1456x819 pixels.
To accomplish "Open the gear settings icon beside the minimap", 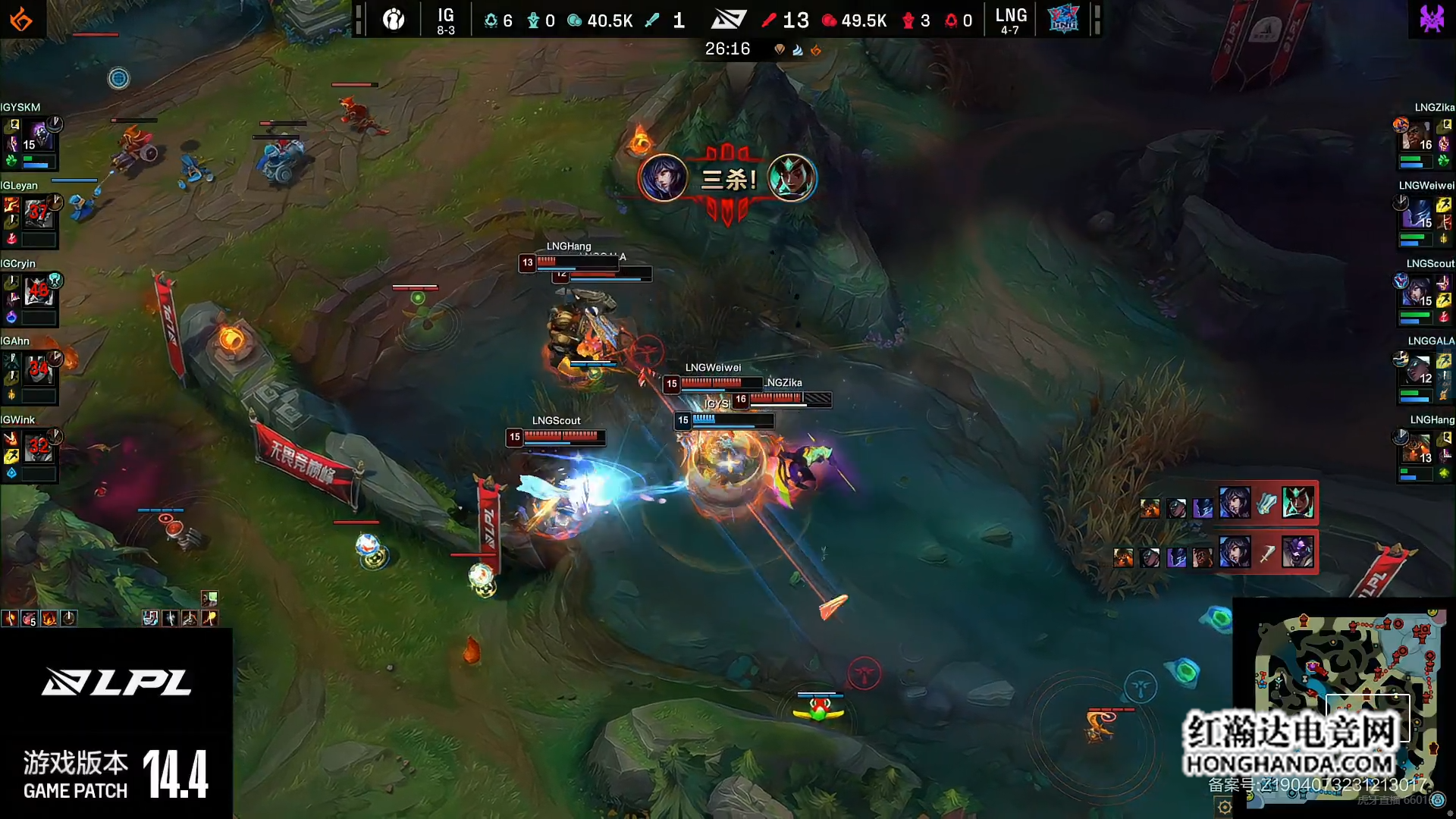I will pyautogui.click(x=1224, y=807).
